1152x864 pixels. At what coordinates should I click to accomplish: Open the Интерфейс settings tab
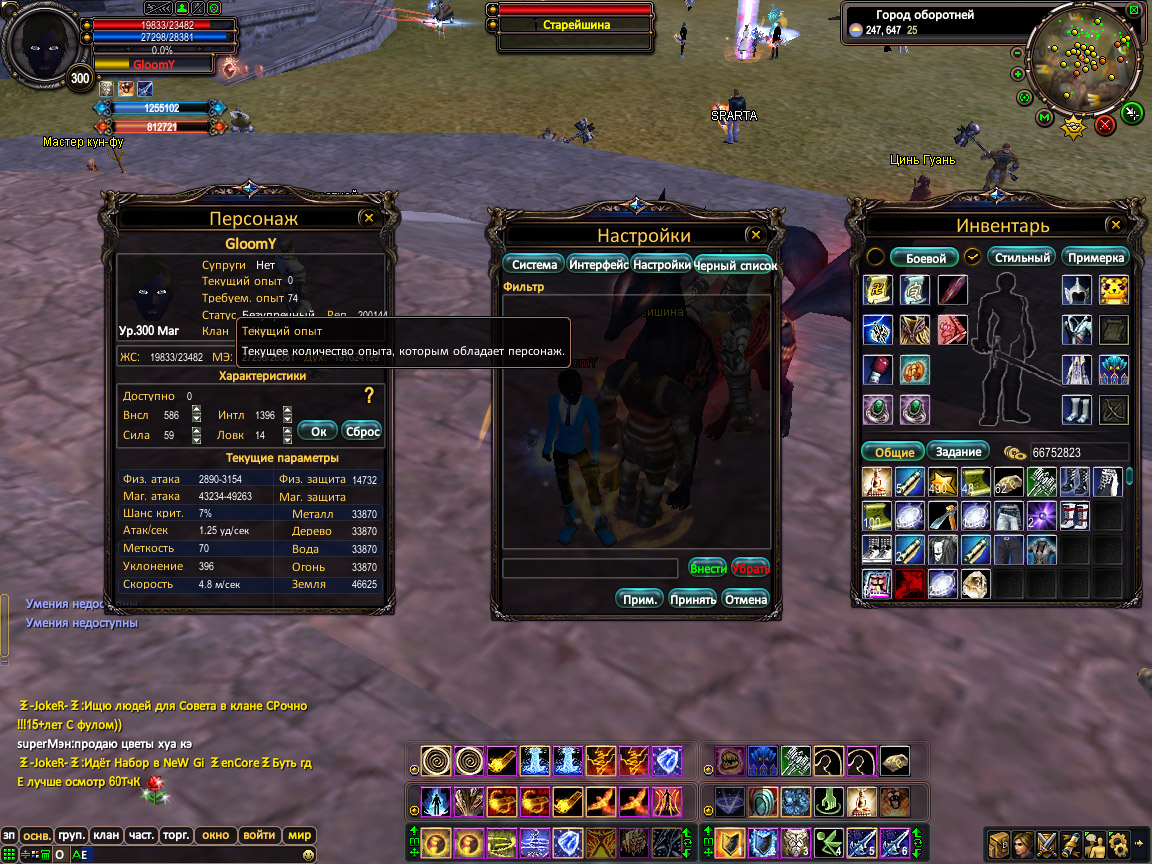tap(598, 265)
